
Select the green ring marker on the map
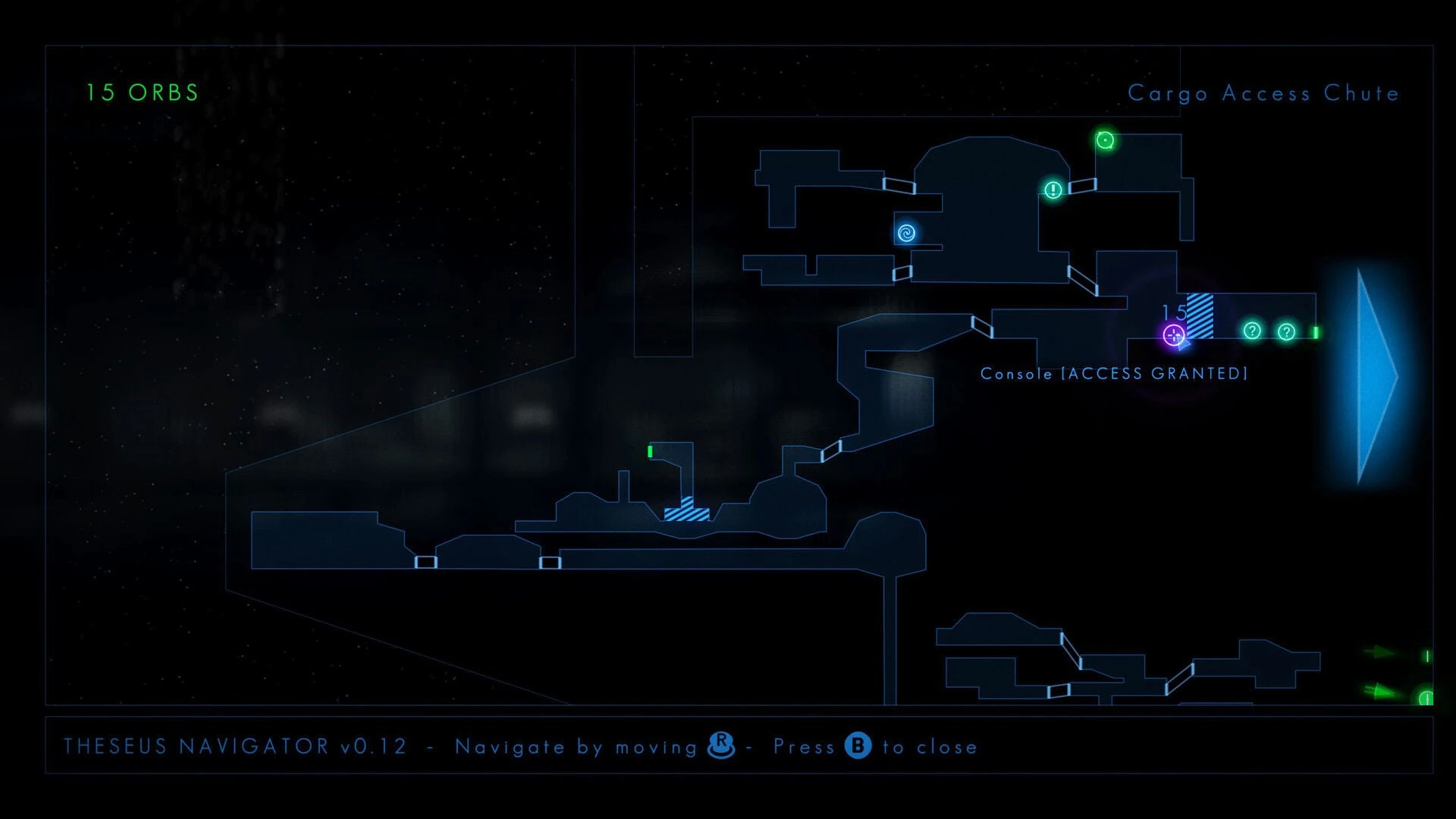[x=1105, y=140]
